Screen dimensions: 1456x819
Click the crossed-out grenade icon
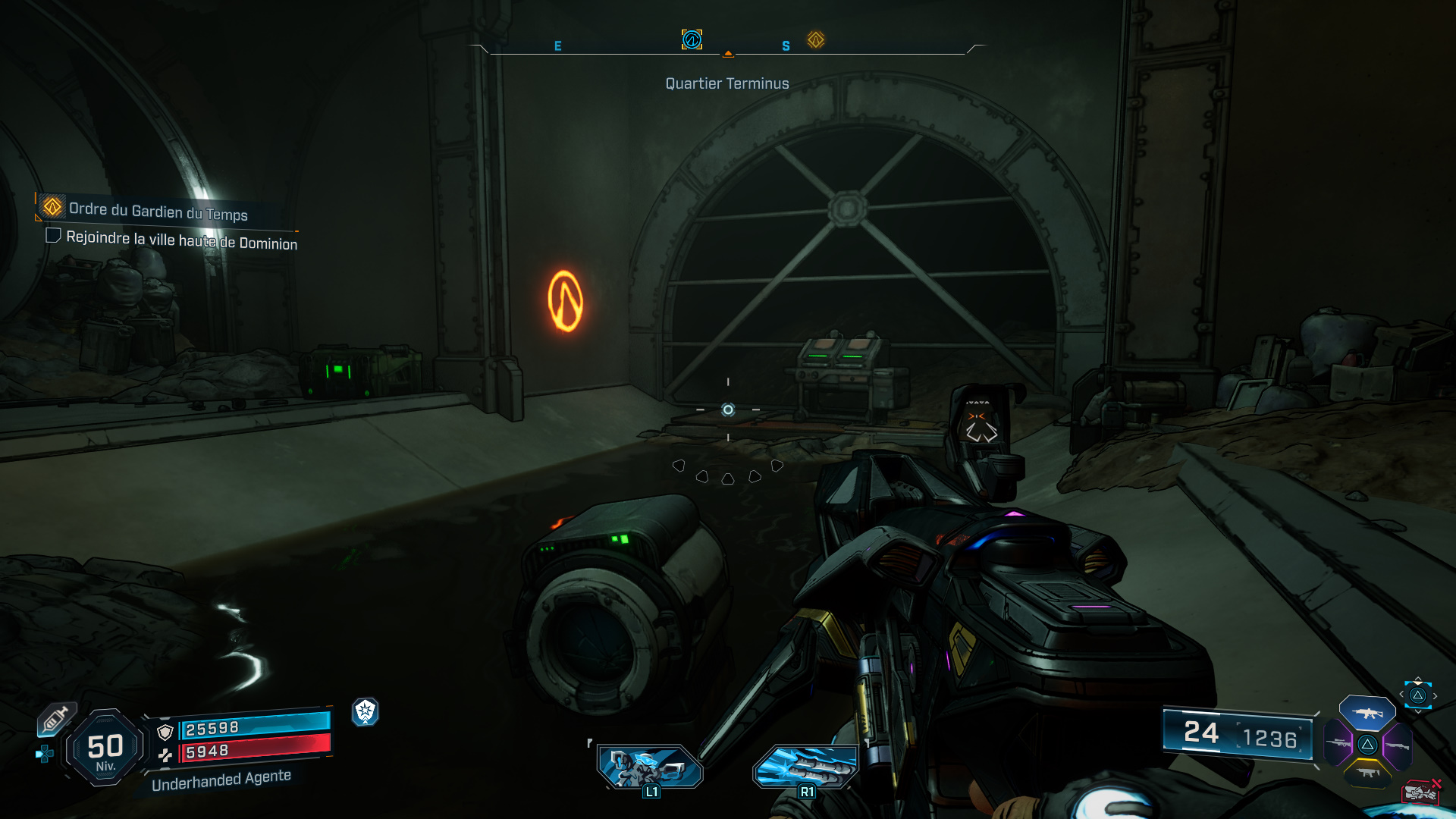(x=1420, y=792)
